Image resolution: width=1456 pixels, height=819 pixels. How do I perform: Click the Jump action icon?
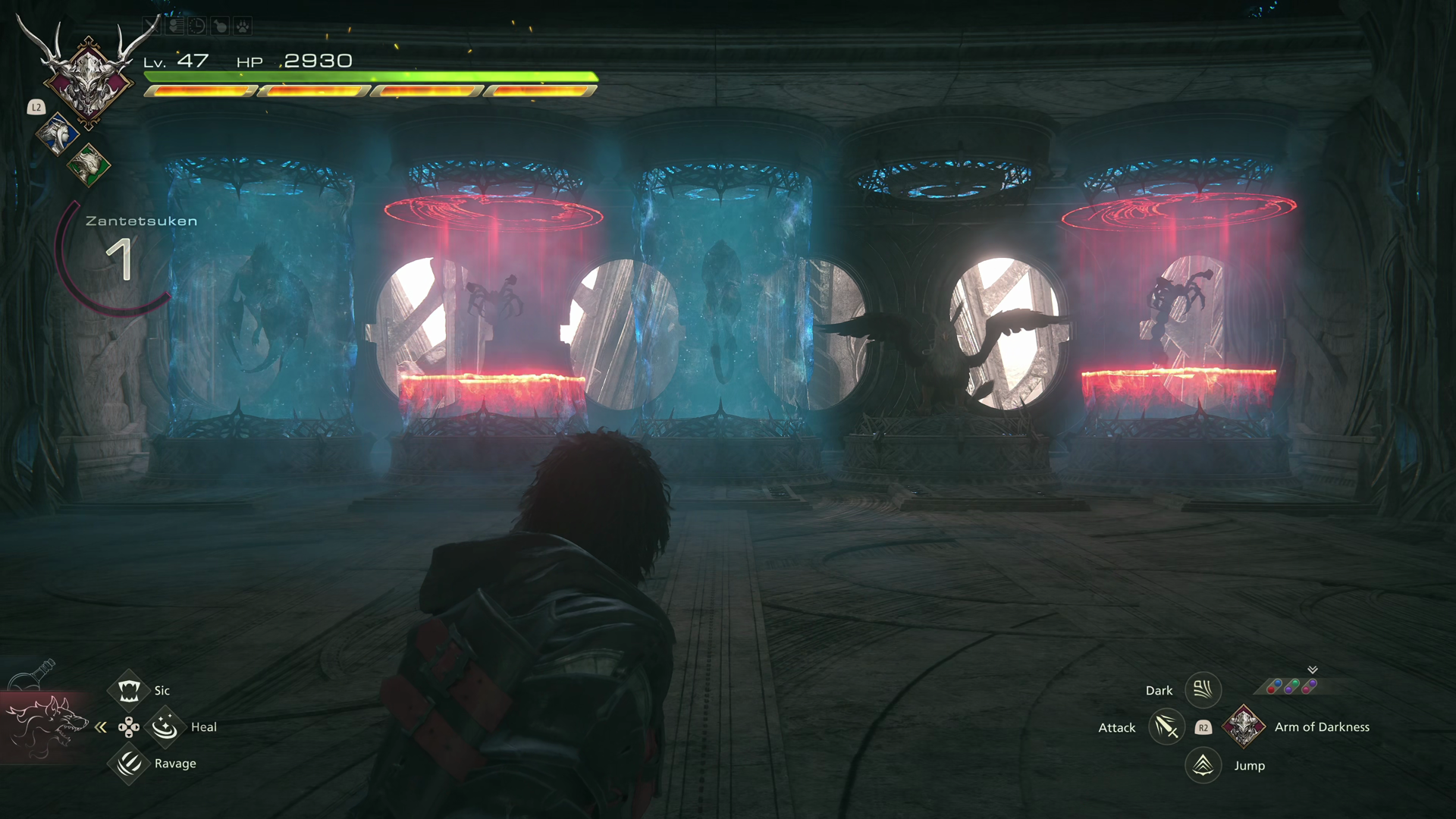pyautogui.click(x=1203, y=765)
